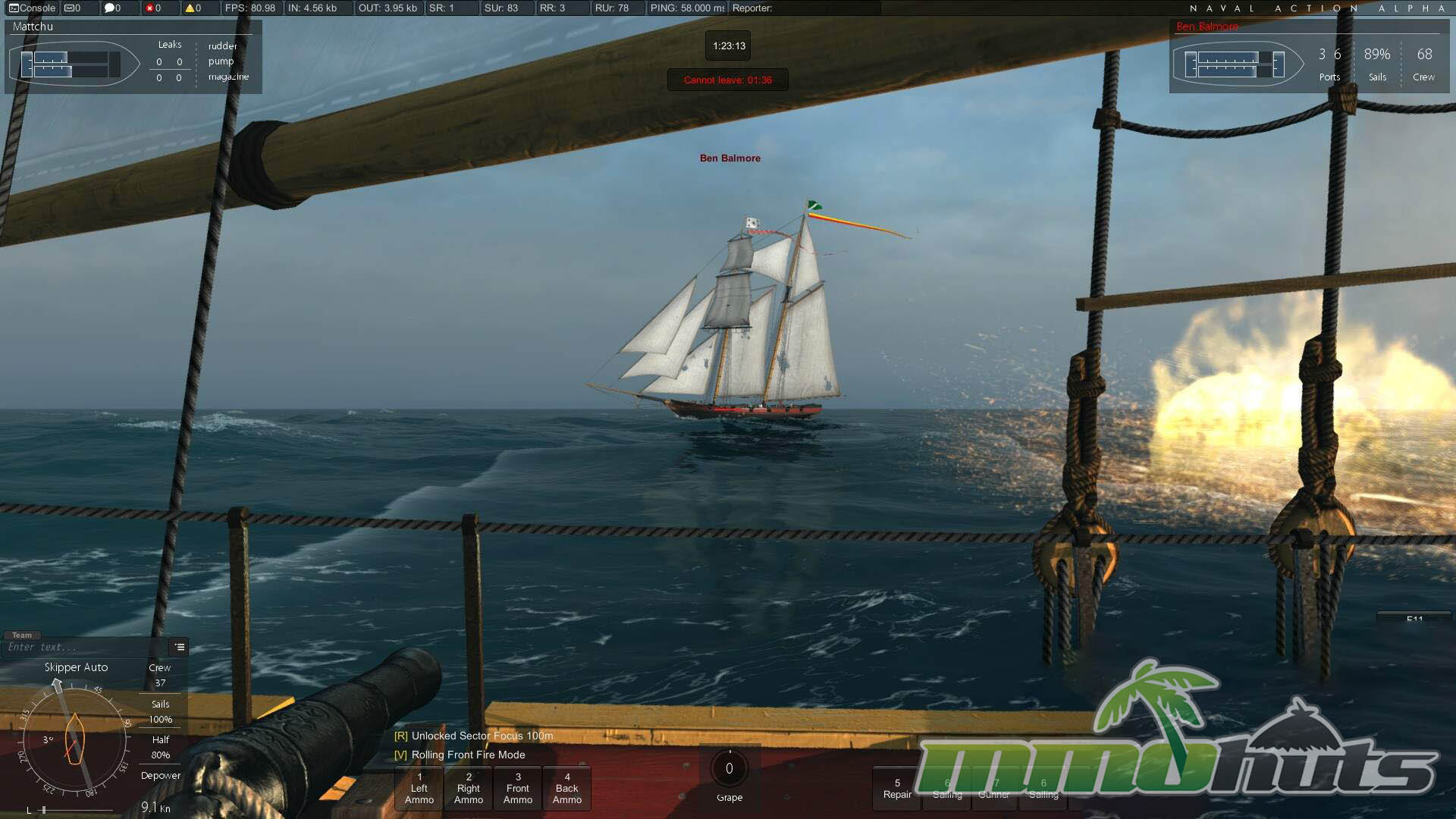Click the mail envelope counter icon
This screenshot has height=819, width=1456.
pos(73,8)
